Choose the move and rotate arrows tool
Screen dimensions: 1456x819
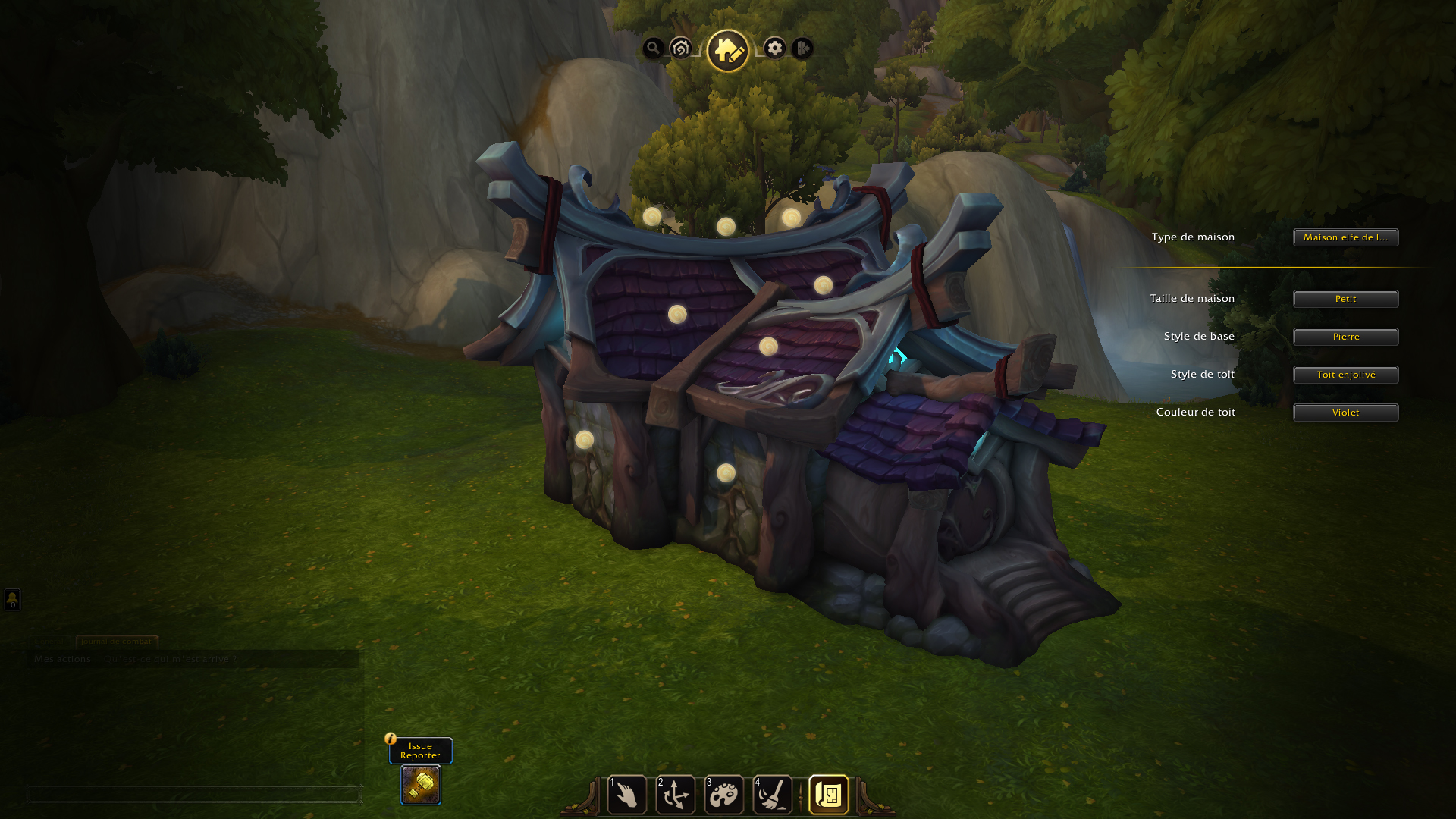[x=676, y=795]
